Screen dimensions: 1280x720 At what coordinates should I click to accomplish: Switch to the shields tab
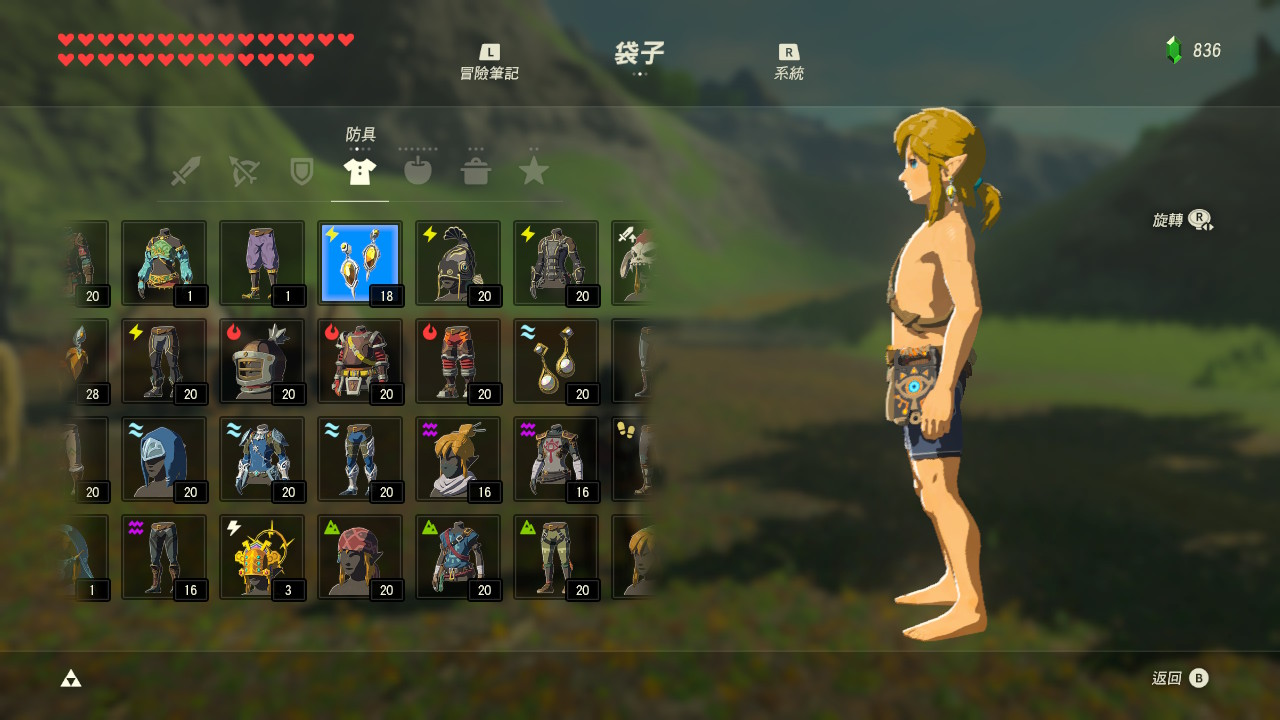(x=301, y=171)
